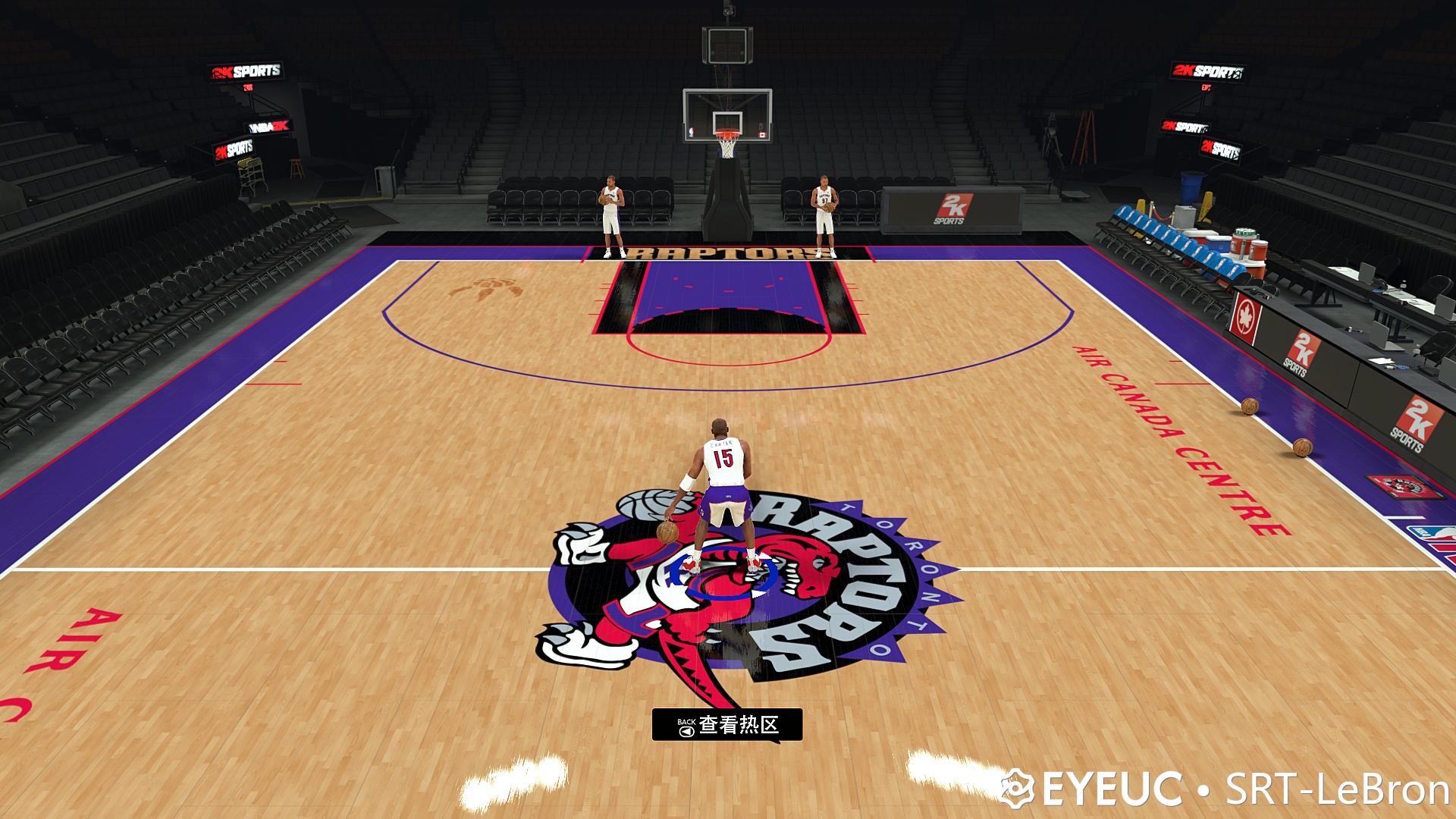Screen dimensions: 1456x819
Task: Click the basketball hoop backboard
Action: 728,114
